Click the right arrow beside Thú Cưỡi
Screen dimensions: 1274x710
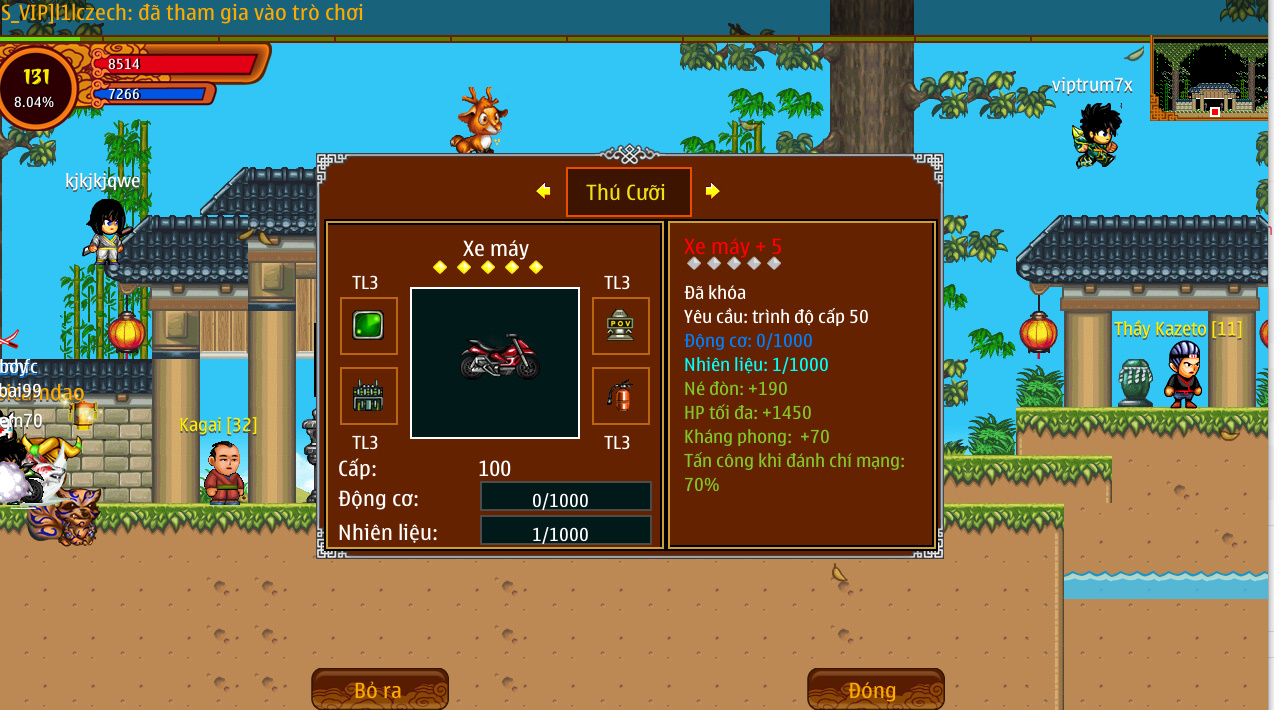[712, 191]
